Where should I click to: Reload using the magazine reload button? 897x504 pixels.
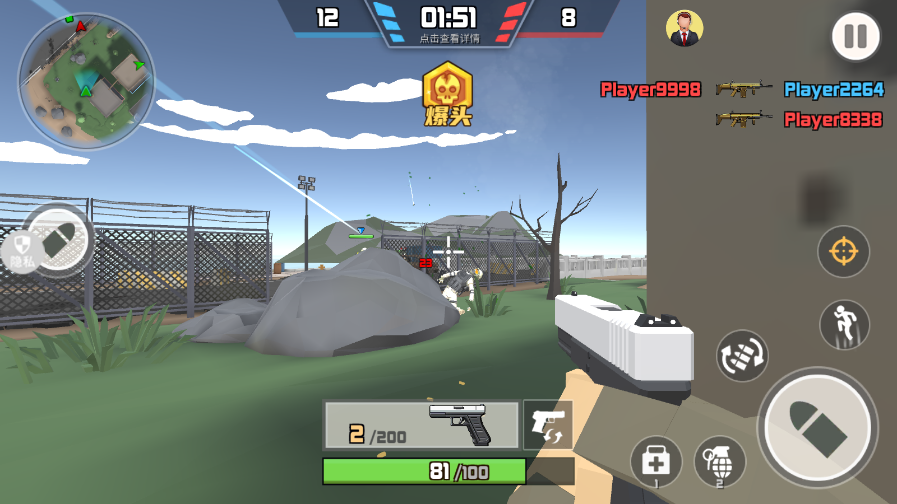(742, 355)
